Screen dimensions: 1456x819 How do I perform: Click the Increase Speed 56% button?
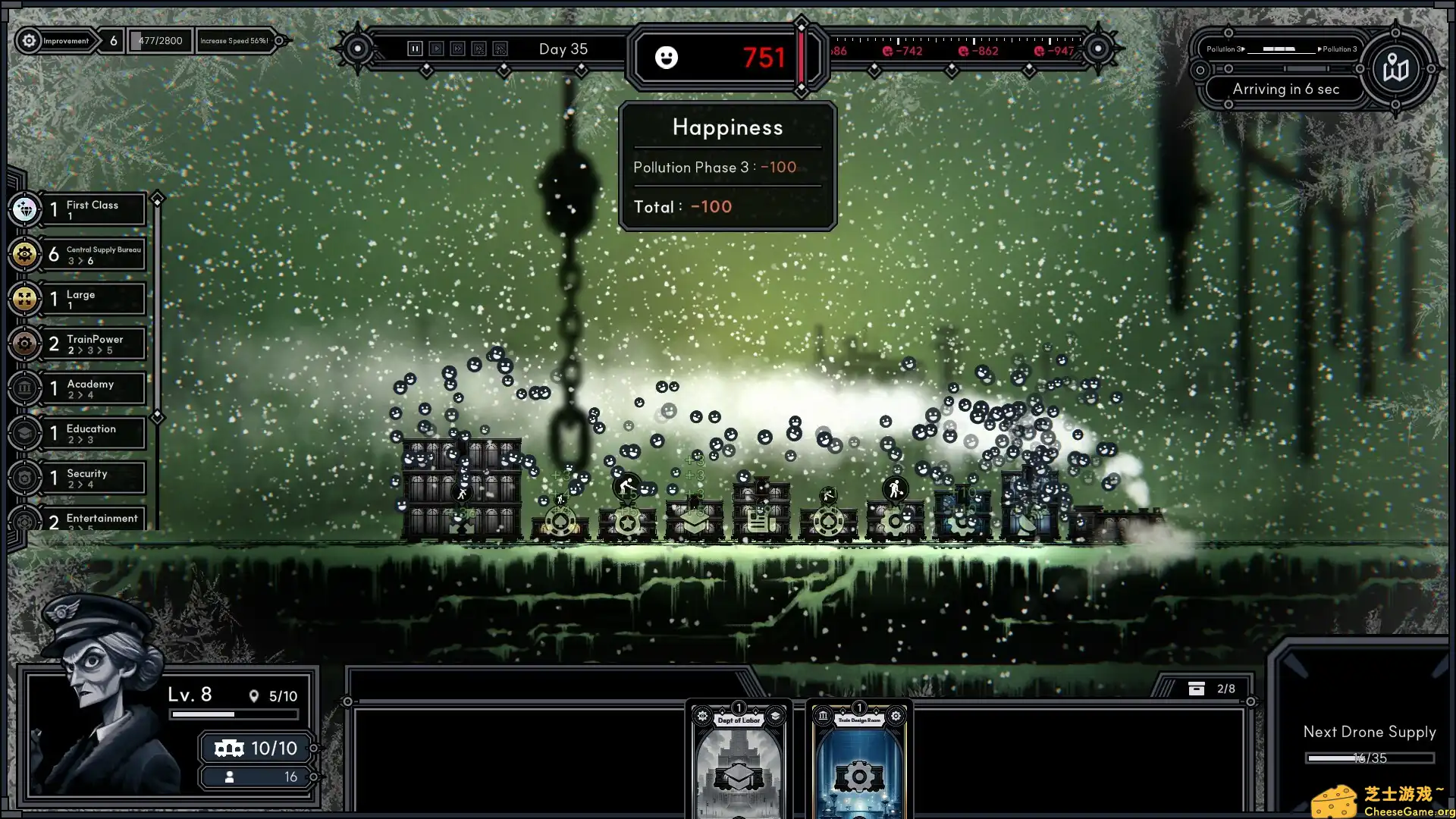[x=235, y=40]
